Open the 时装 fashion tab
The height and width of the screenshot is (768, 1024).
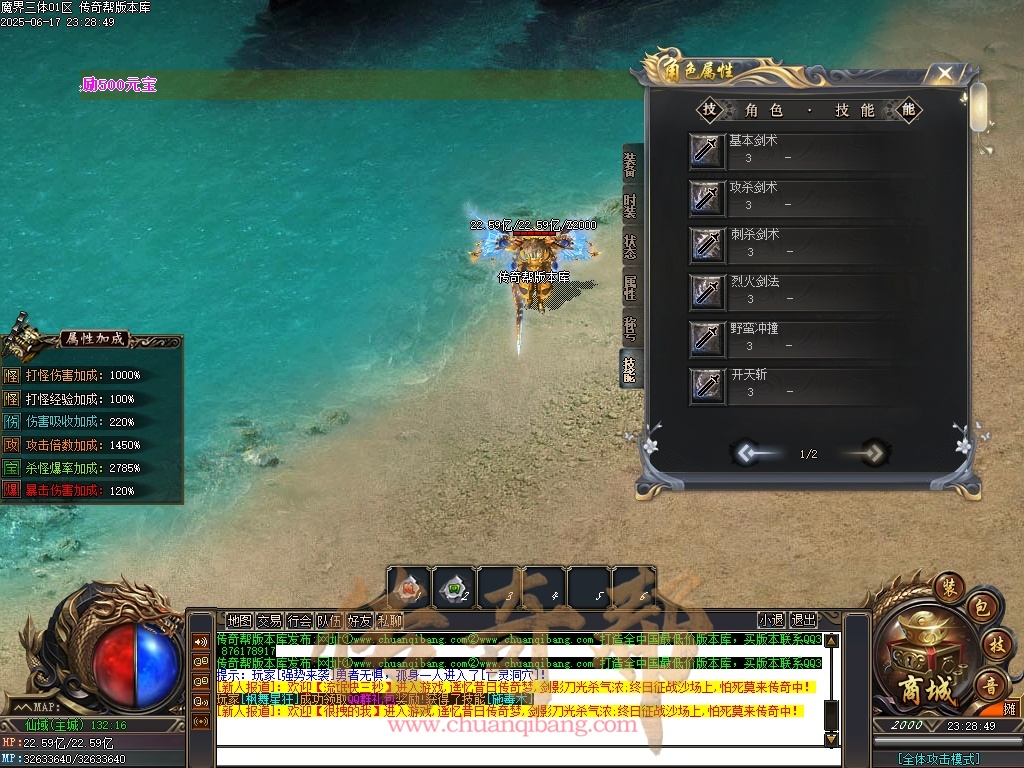(x=630, y=207)
